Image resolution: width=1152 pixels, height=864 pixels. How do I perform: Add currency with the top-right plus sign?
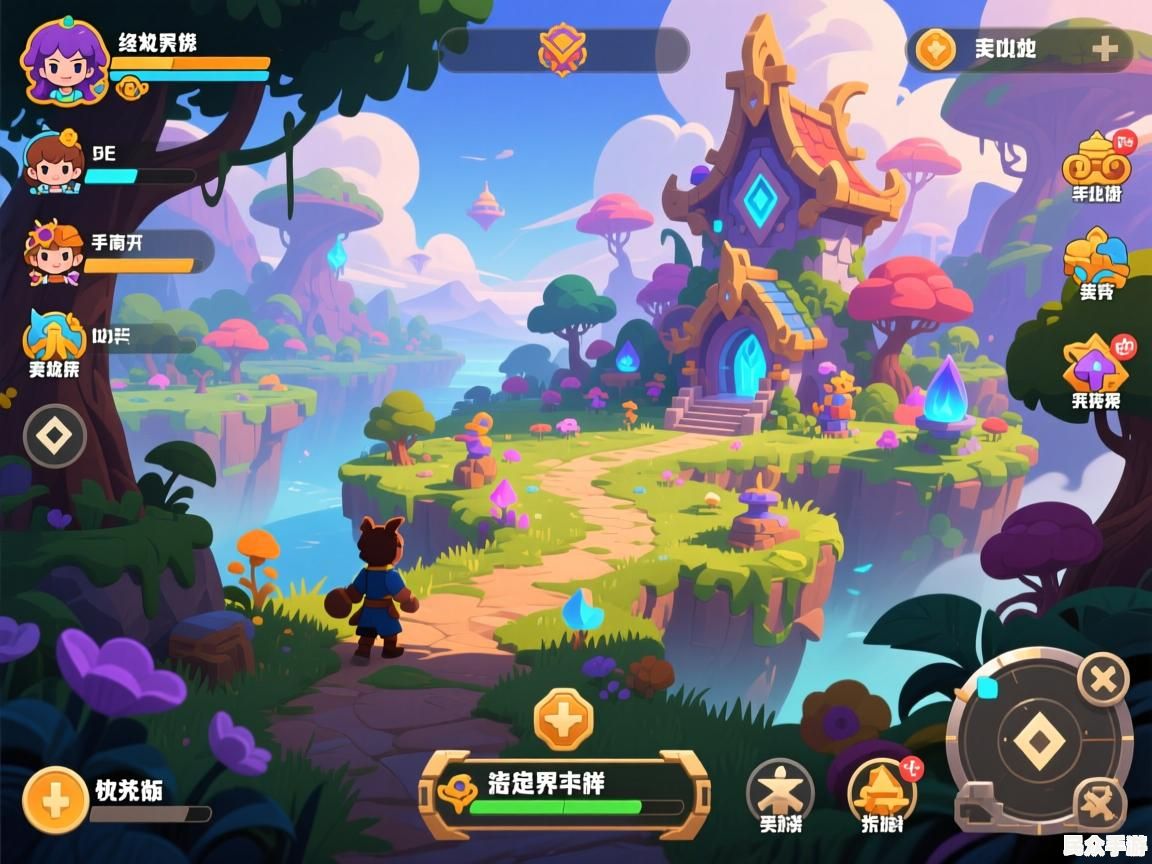[1104, 49]
